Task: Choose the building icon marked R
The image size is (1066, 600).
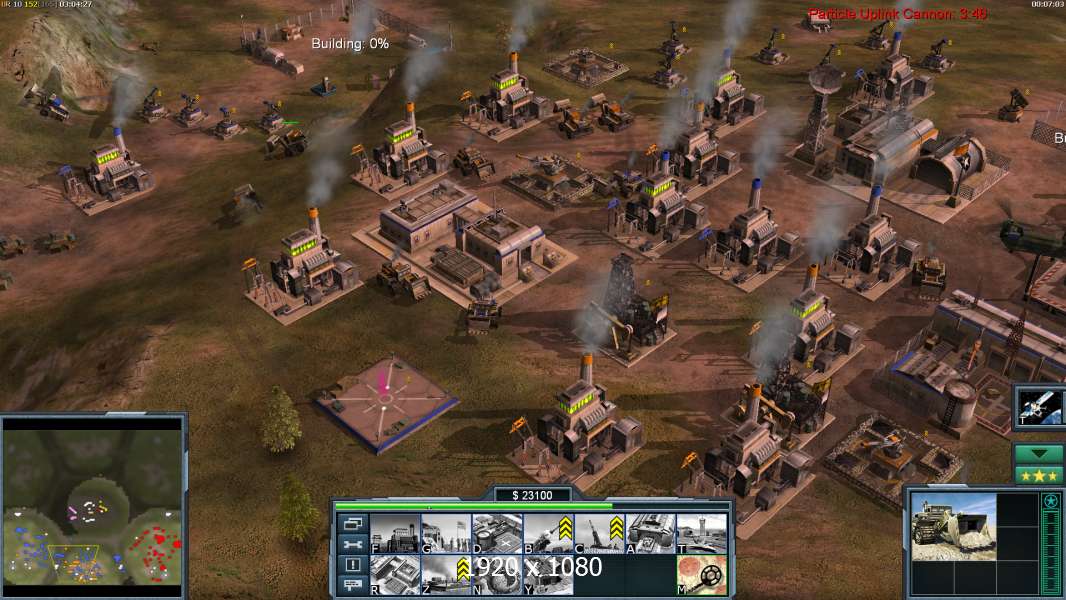Action: point(395,575)
